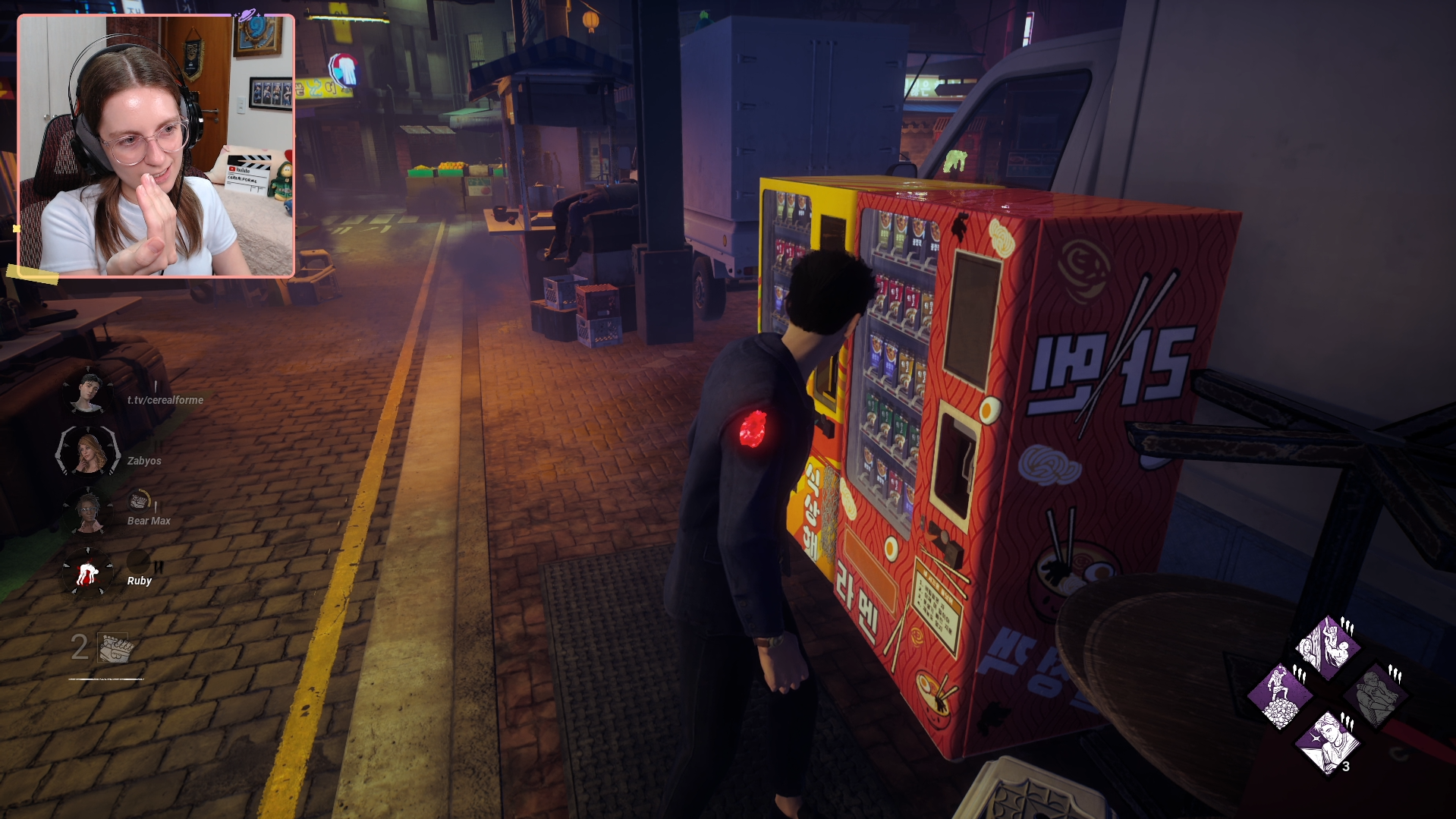The height and width of the screenshot is (819, 1456).
Task: Select the t.tv/cerealforme survivor portrait
Action: pos(88,394)
